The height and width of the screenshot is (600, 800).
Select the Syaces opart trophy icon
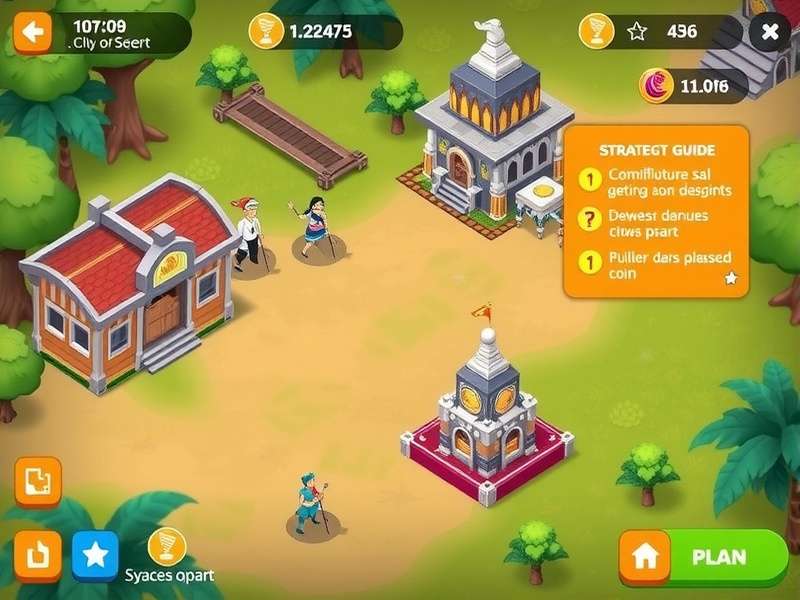pyautogui.click(x=166, y=547)
